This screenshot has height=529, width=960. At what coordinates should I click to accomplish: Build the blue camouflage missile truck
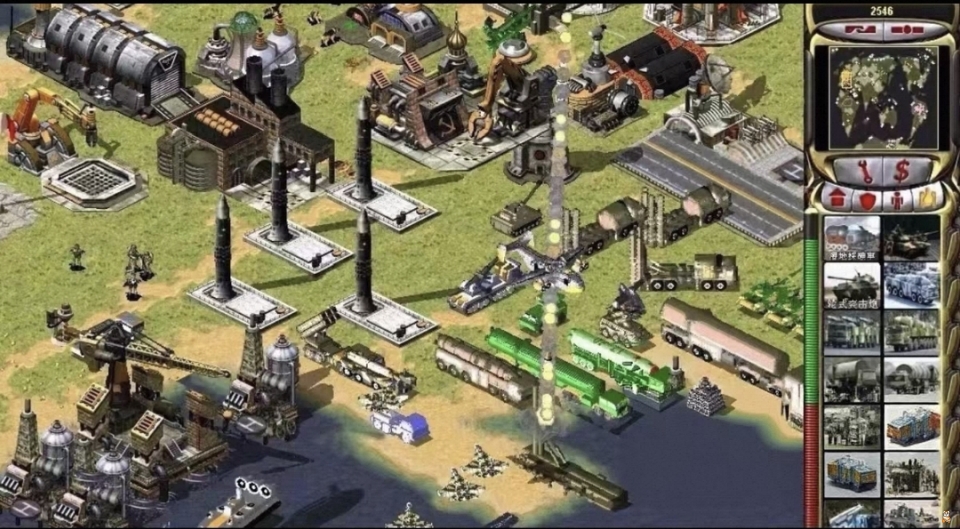[x=911, y=286]
